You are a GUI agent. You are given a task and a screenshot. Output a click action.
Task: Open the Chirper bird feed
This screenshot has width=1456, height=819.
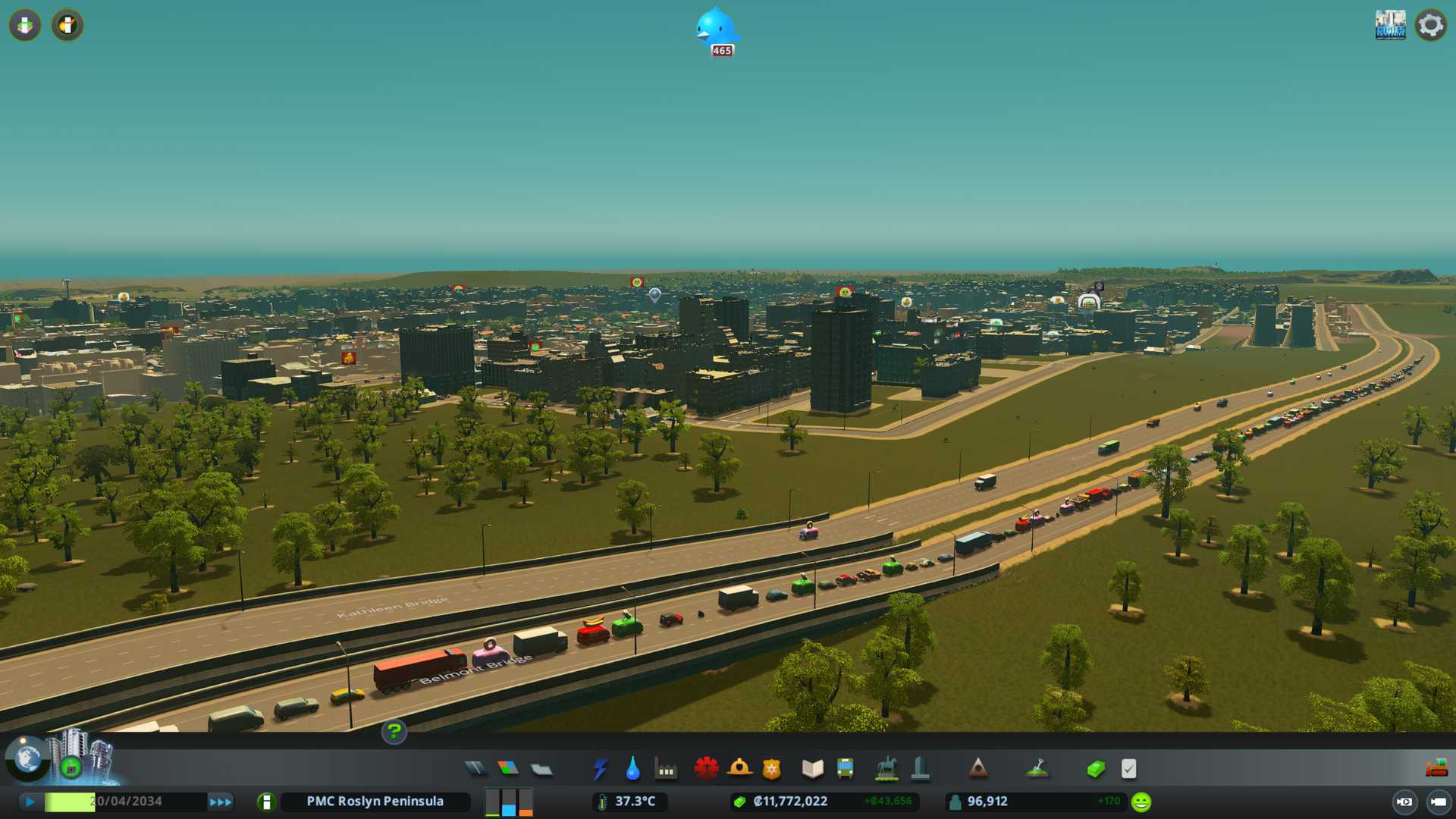pyautogui.click(x=717, y=30)
